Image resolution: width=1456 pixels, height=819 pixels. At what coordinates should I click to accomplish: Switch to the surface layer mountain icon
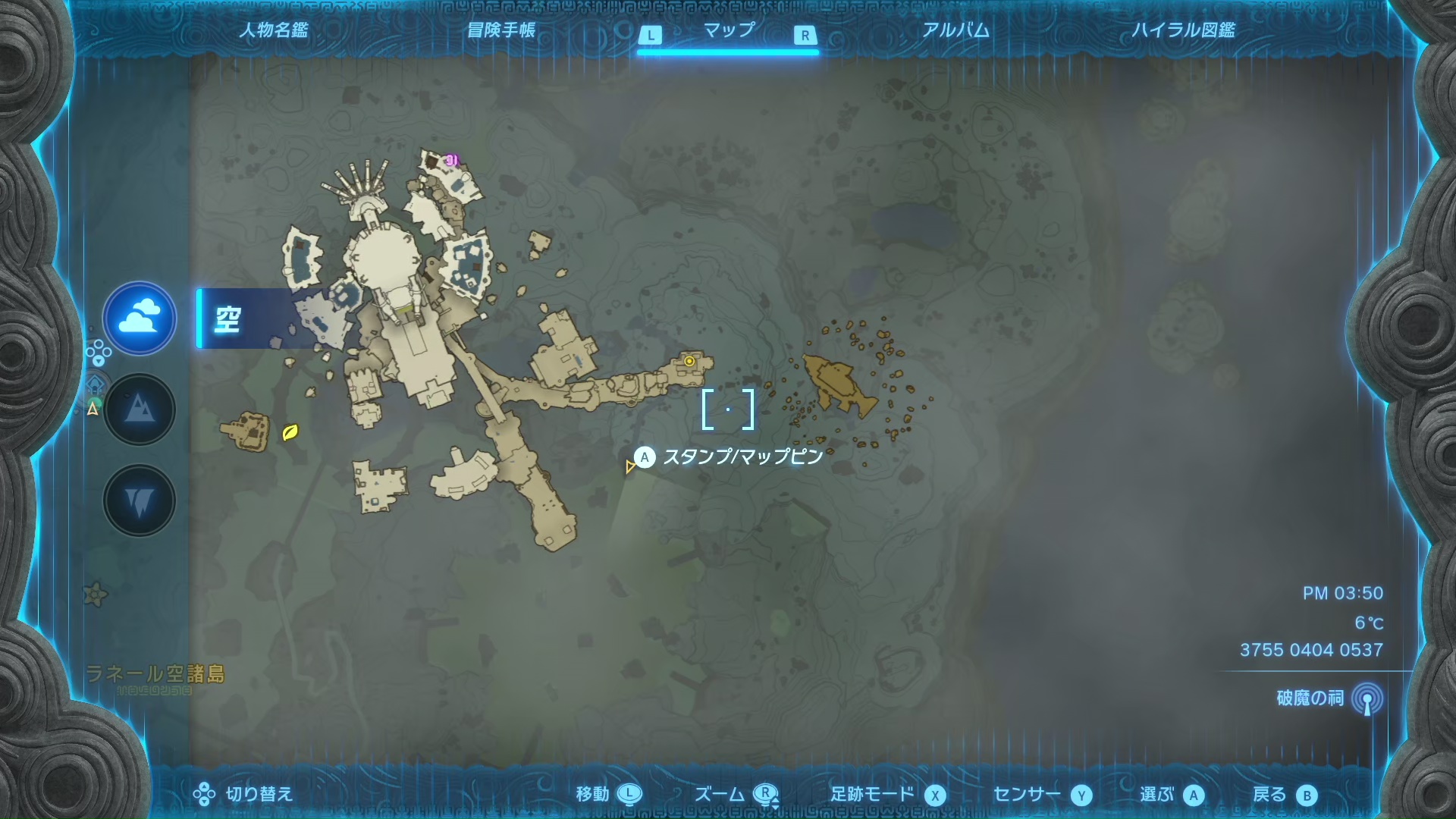point(140,409)
